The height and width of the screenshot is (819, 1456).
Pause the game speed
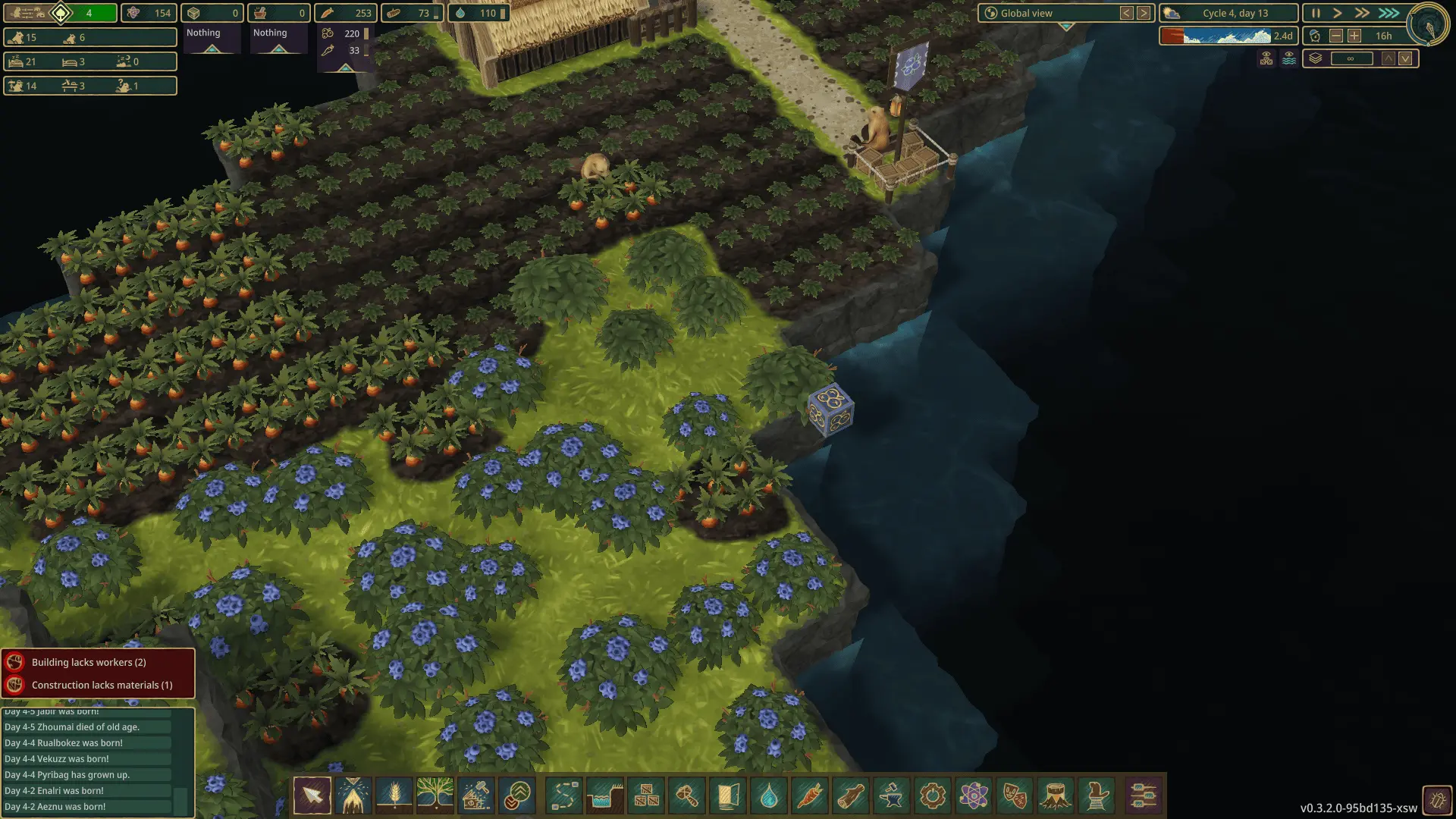click(x=1316, y=13)
